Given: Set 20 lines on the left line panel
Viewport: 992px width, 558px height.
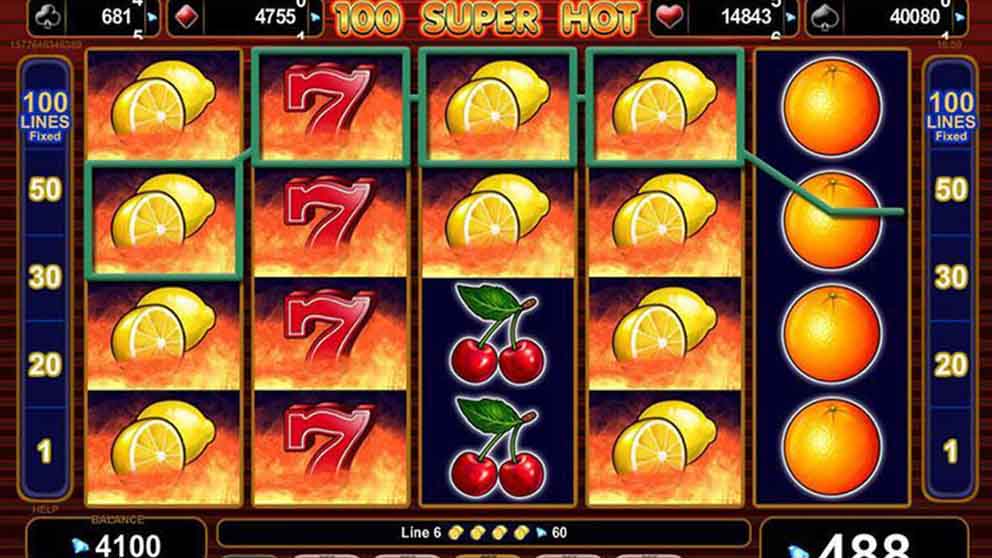Looking at the screenshot, I should (44, 365).
